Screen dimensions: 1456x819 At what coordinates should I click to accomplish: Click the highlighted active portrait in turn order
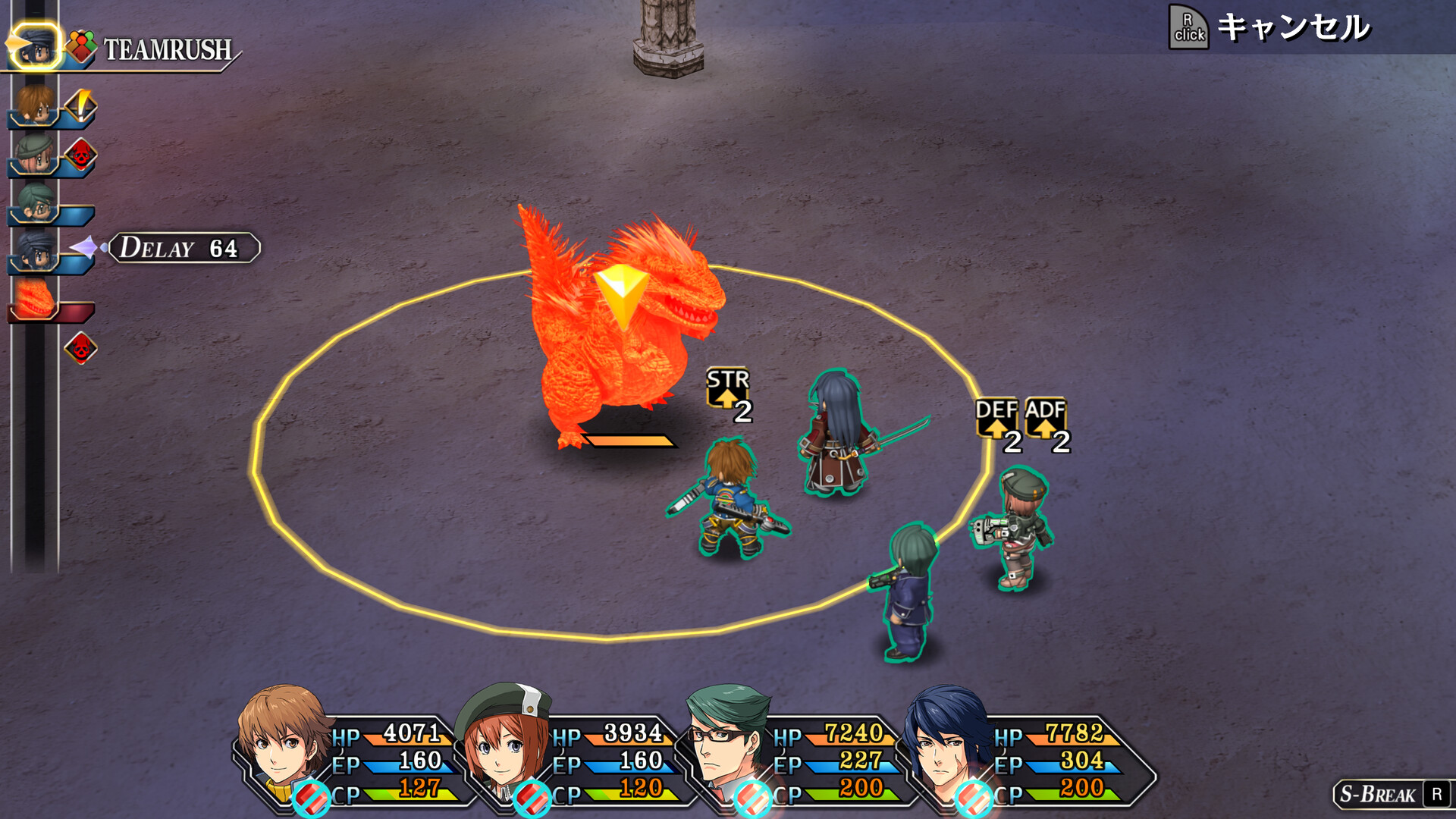point(35,47)
